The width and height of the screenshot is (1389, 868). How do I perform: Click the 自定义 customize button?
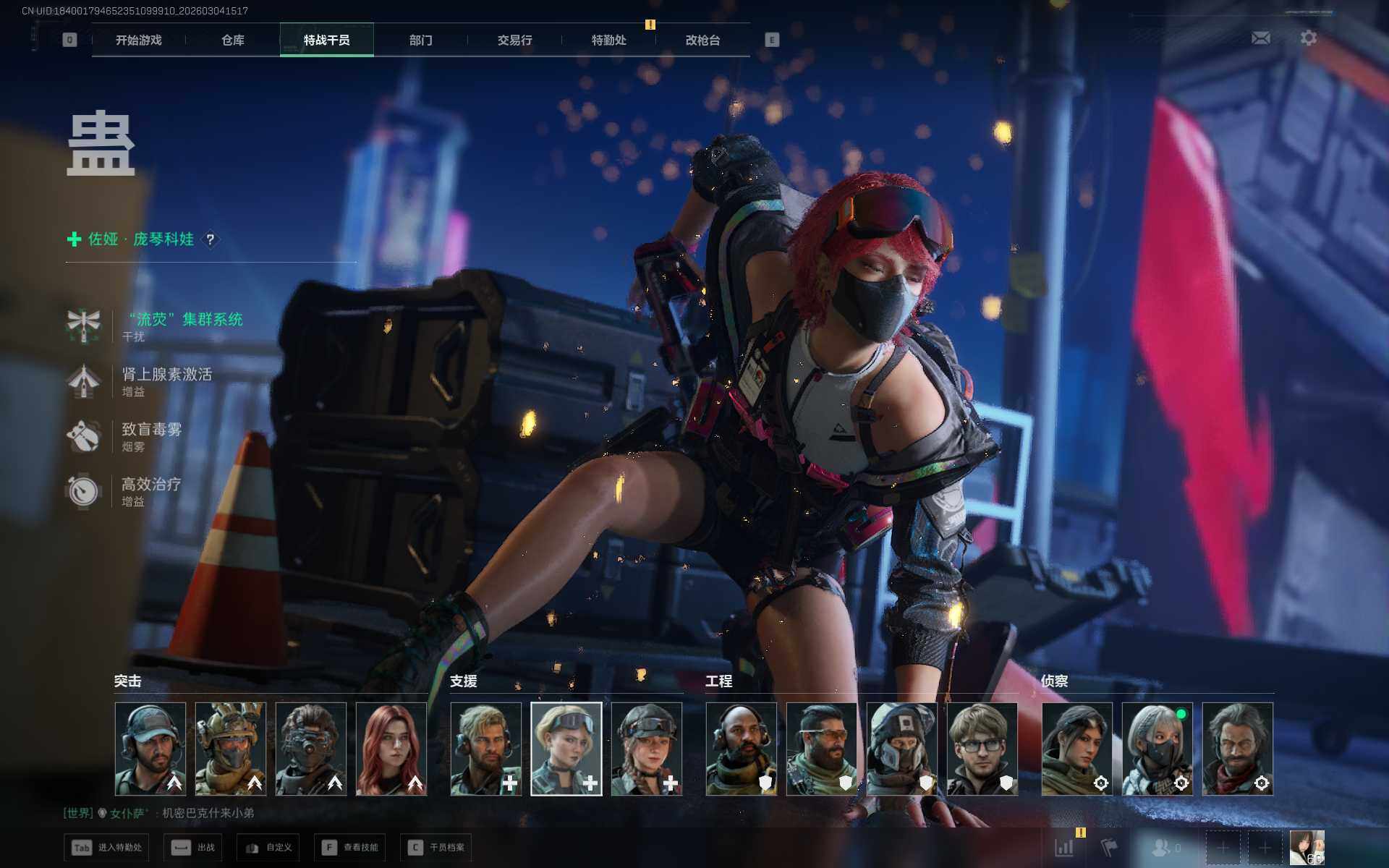[x=268, y=848]
